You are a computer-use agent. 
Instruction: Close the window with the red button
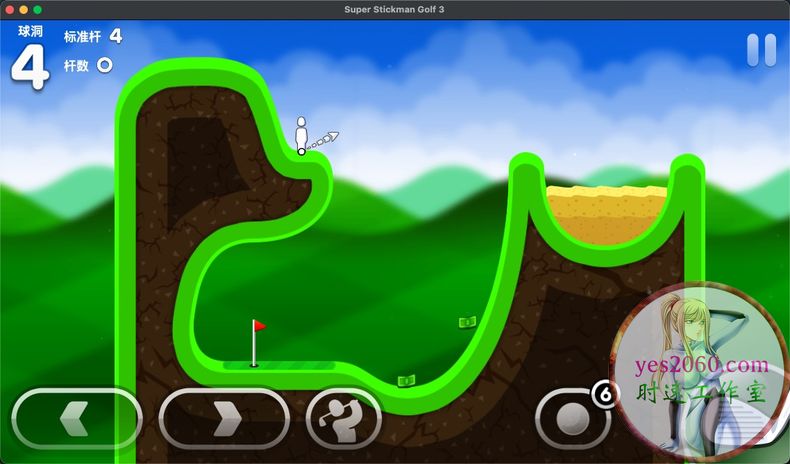(9, 9)
